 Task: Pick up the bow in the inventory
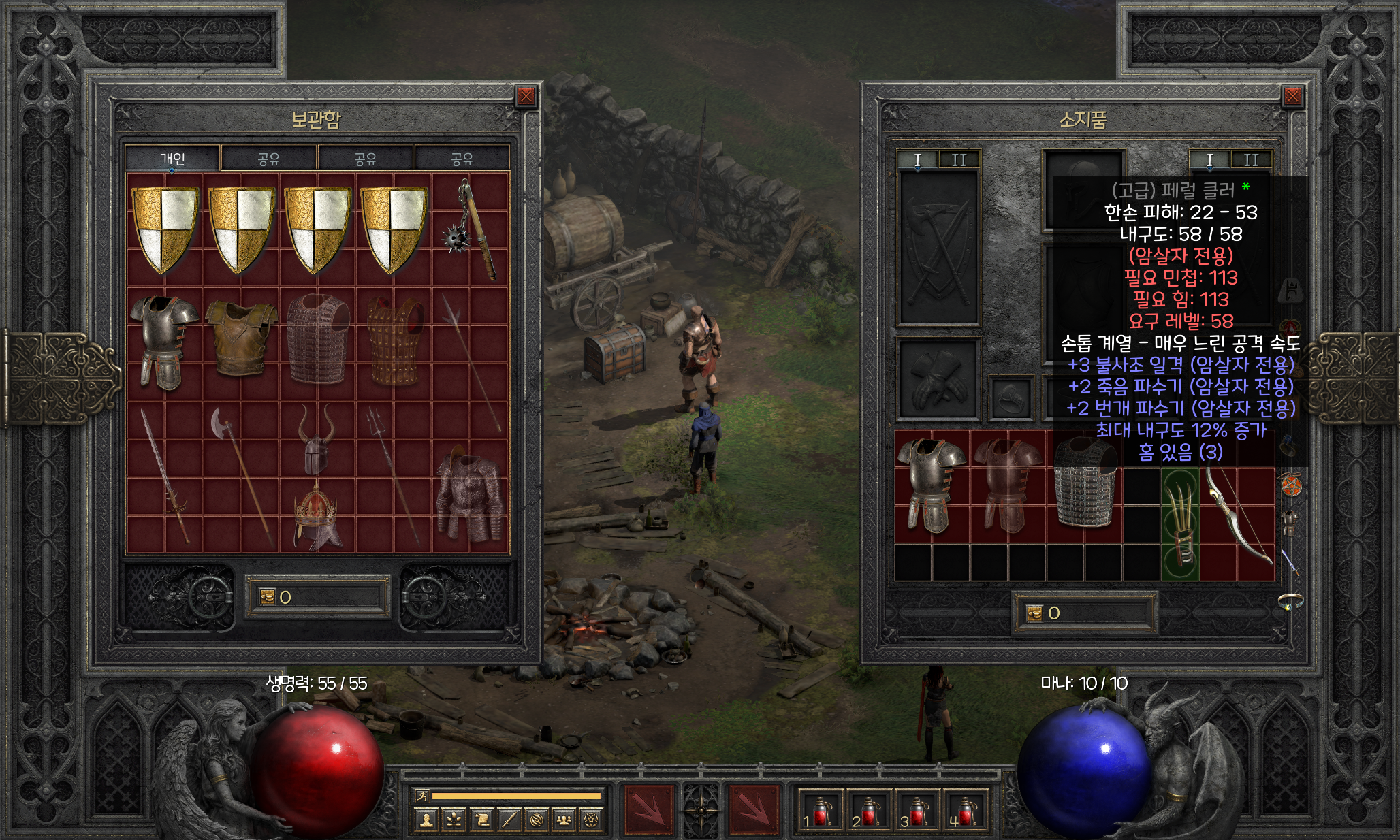(x=1236, y=514)
